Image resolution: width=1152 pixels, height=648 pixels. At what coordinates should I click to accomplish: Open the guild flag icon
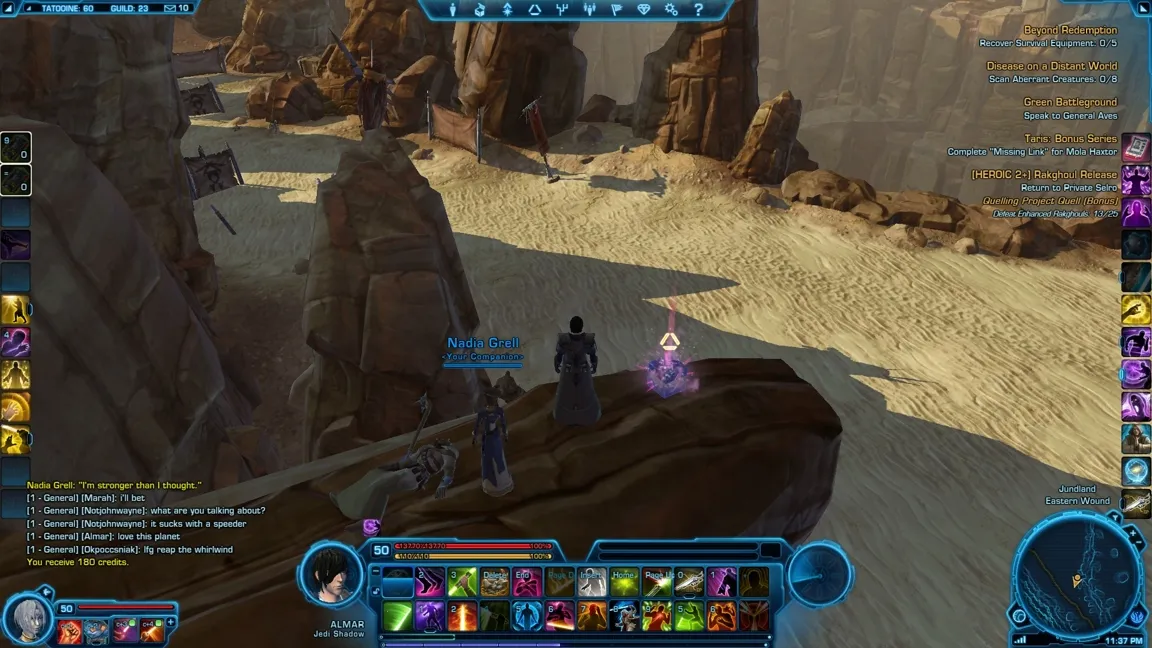coord(616,10)
